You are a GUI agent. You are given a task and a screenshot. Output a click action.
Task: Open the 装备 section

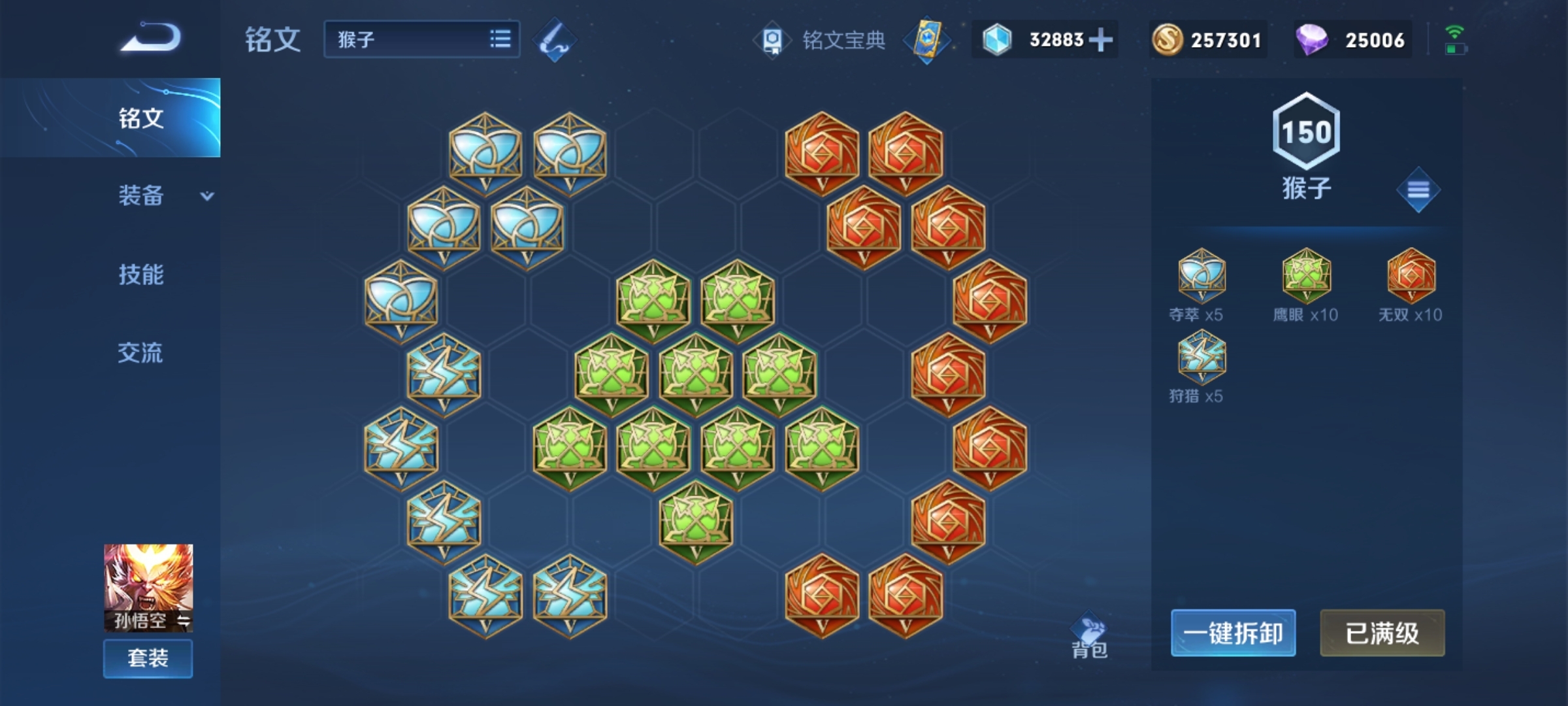[x=141, y=195]
